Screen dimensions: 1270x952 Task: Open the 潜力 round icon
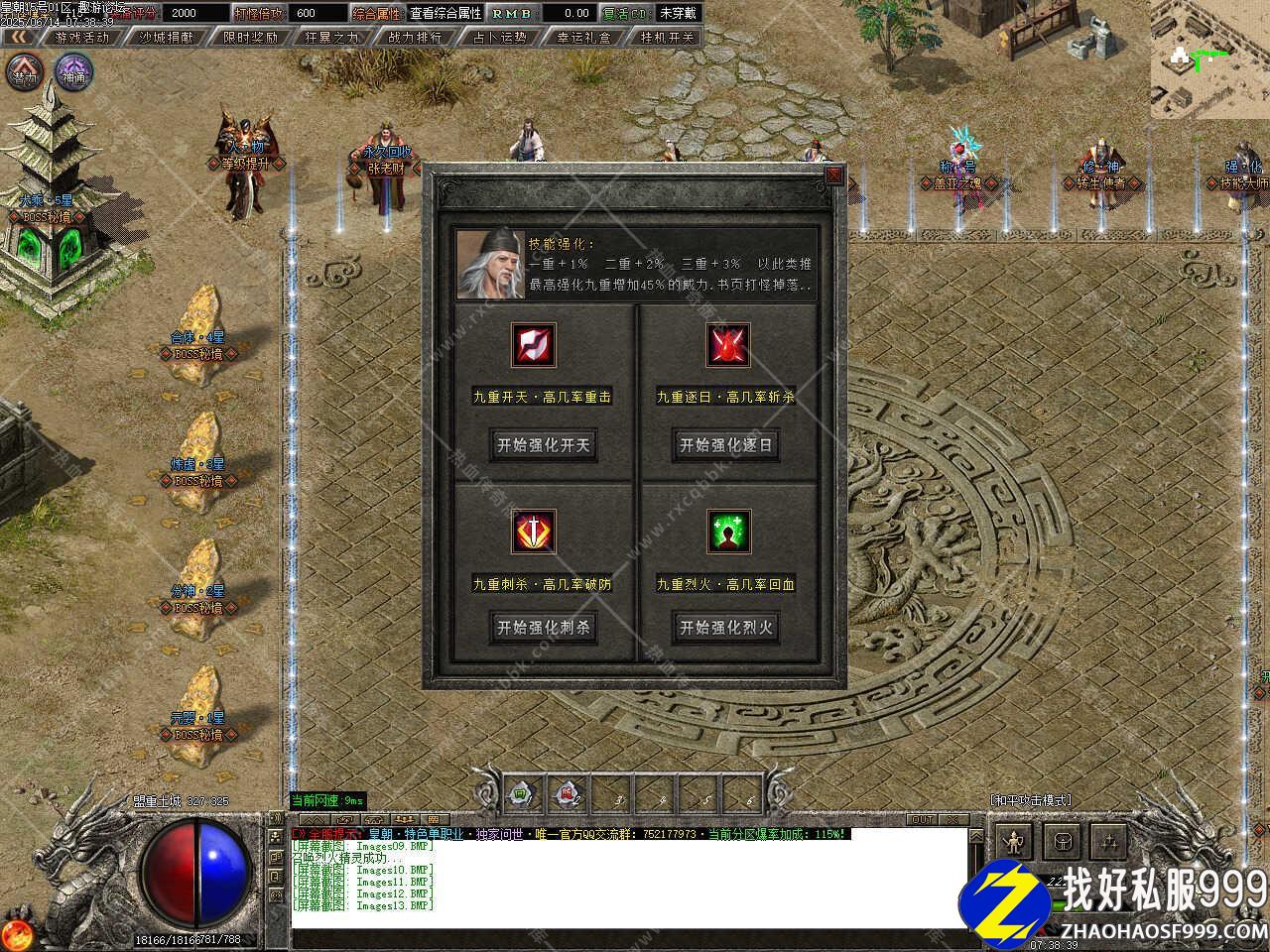point(24,72)
